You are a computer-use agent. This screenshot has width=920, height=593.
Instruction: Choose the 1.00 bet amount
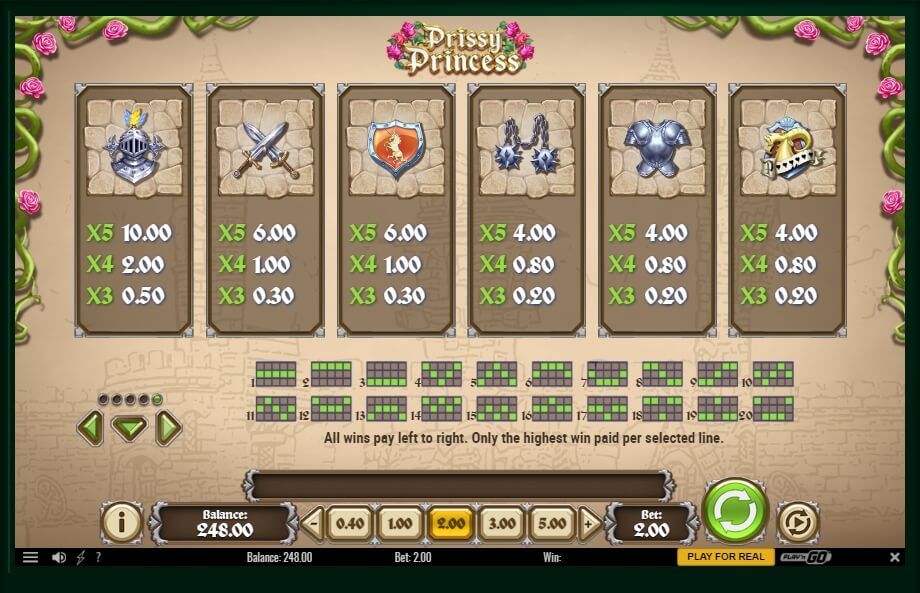click(400, 523)
